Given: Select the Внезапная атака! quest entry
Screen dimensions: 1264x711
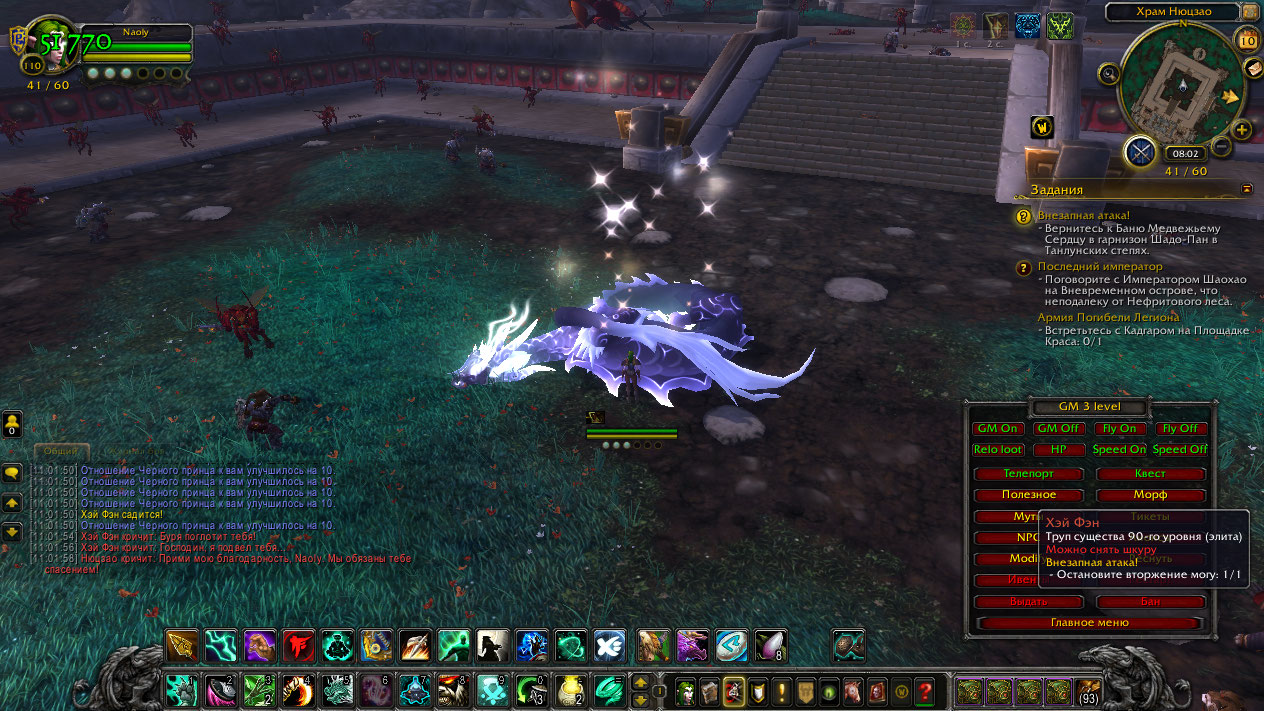Looking at the screenshot, I should tap(1084, 215).
